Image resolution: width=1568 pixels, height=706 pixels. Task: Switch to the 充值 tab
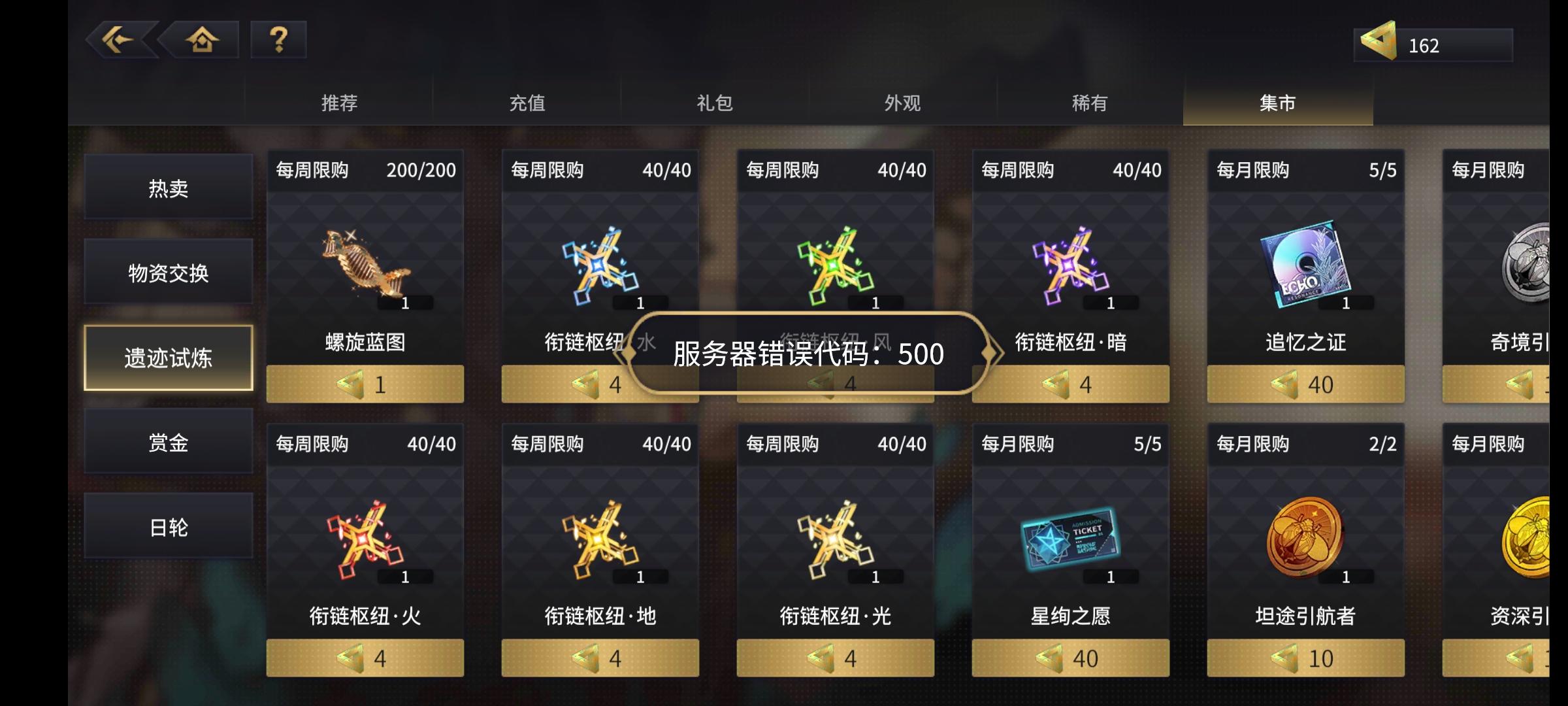pos(528,103)
